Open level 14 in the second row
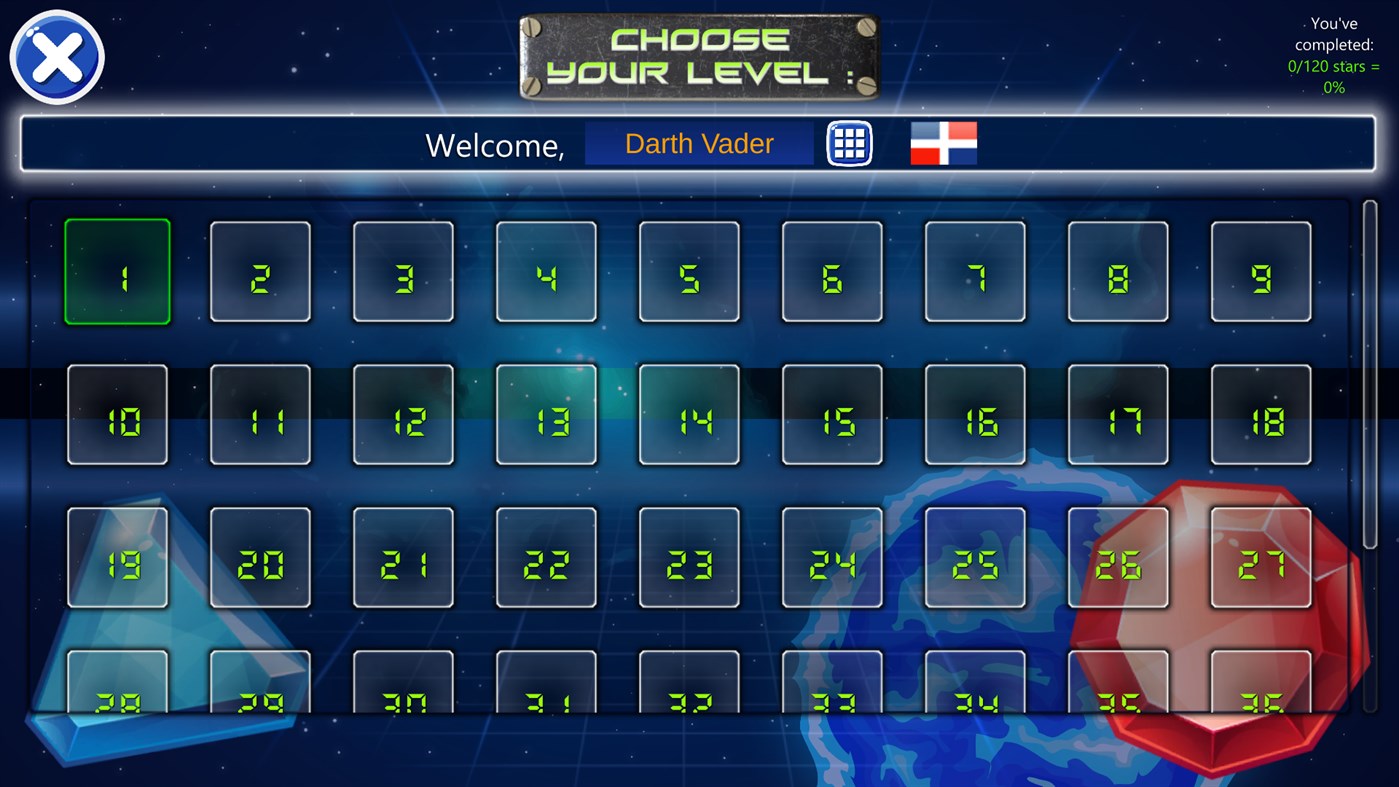This screenshot has height=787, width=1399. (x=688, y=414)
